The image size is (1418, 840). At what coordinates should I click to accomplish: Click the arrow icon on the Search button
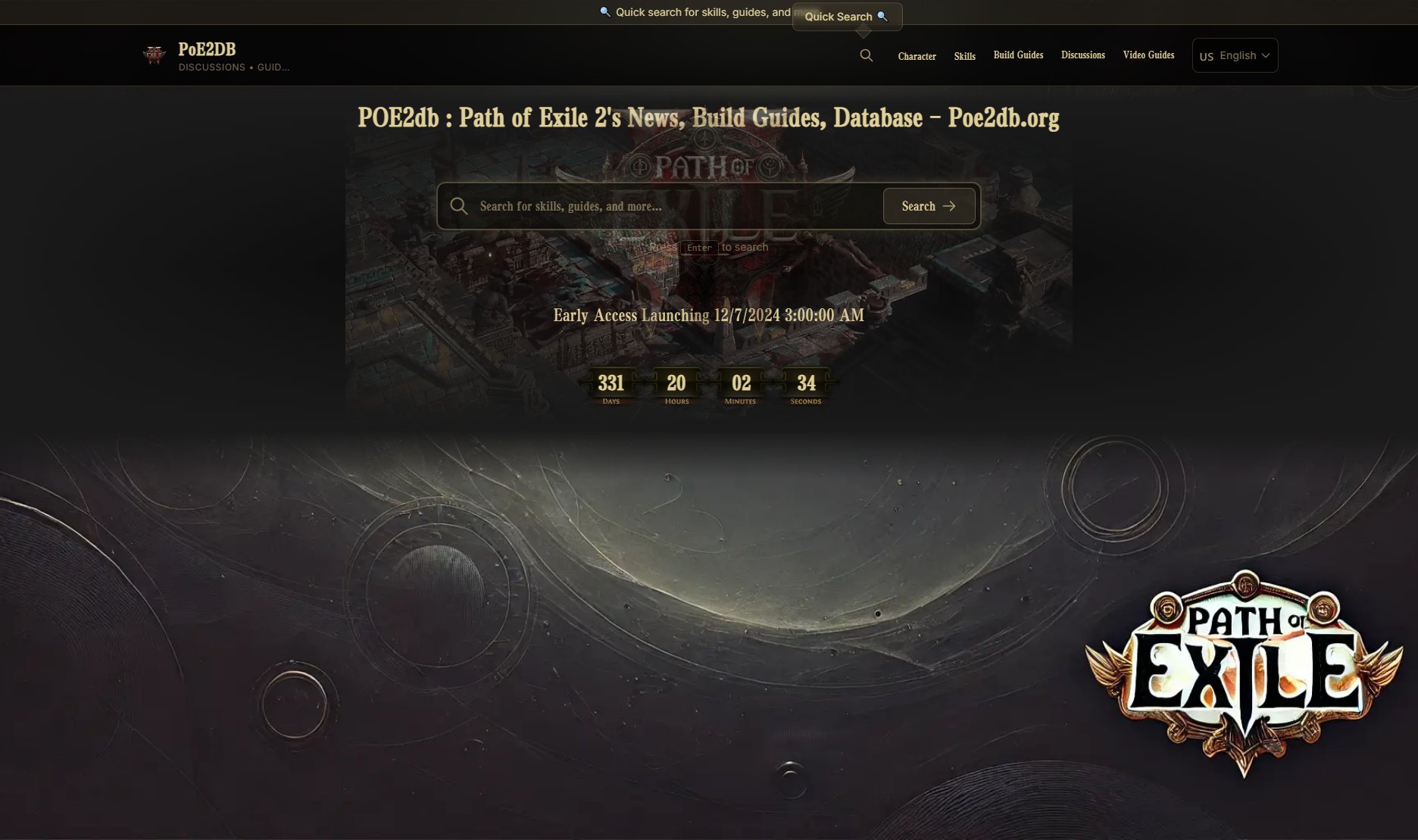[950, 205]
